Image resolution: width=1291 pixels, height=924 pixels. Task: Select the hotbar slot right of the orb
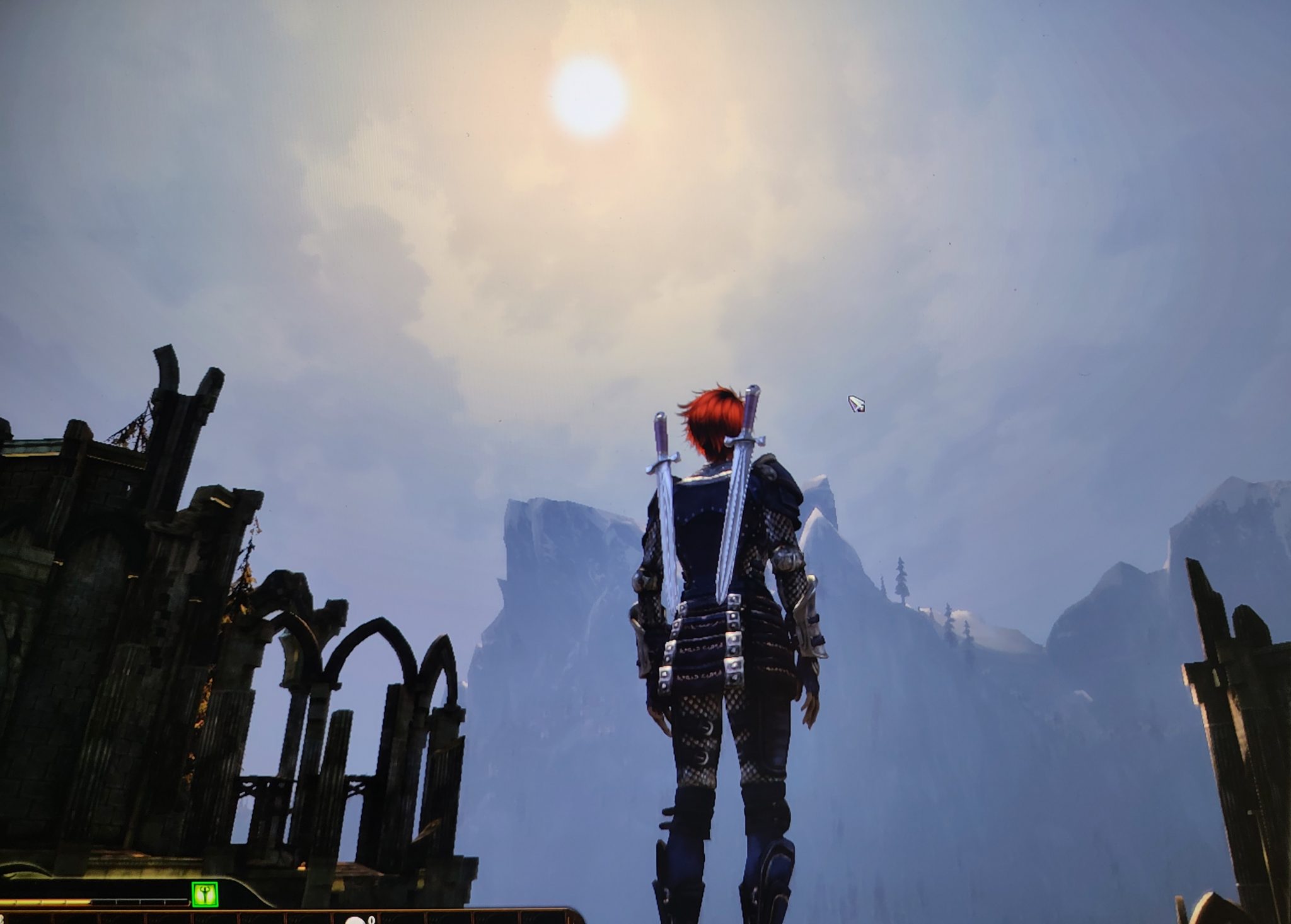coord(403,920)
